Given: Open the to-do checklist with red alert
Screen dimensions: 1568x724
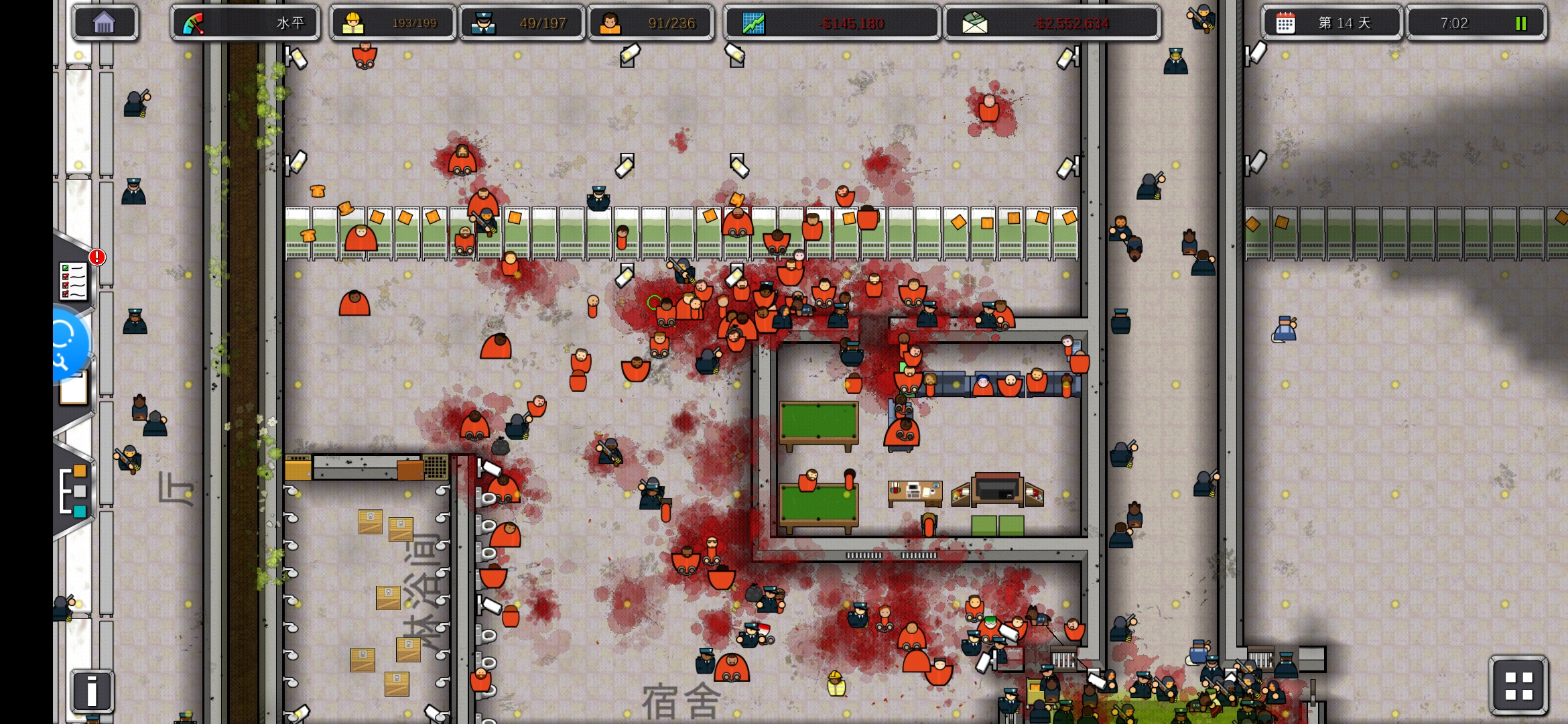Looking at the screenshot, I should (x=74, y=280).
